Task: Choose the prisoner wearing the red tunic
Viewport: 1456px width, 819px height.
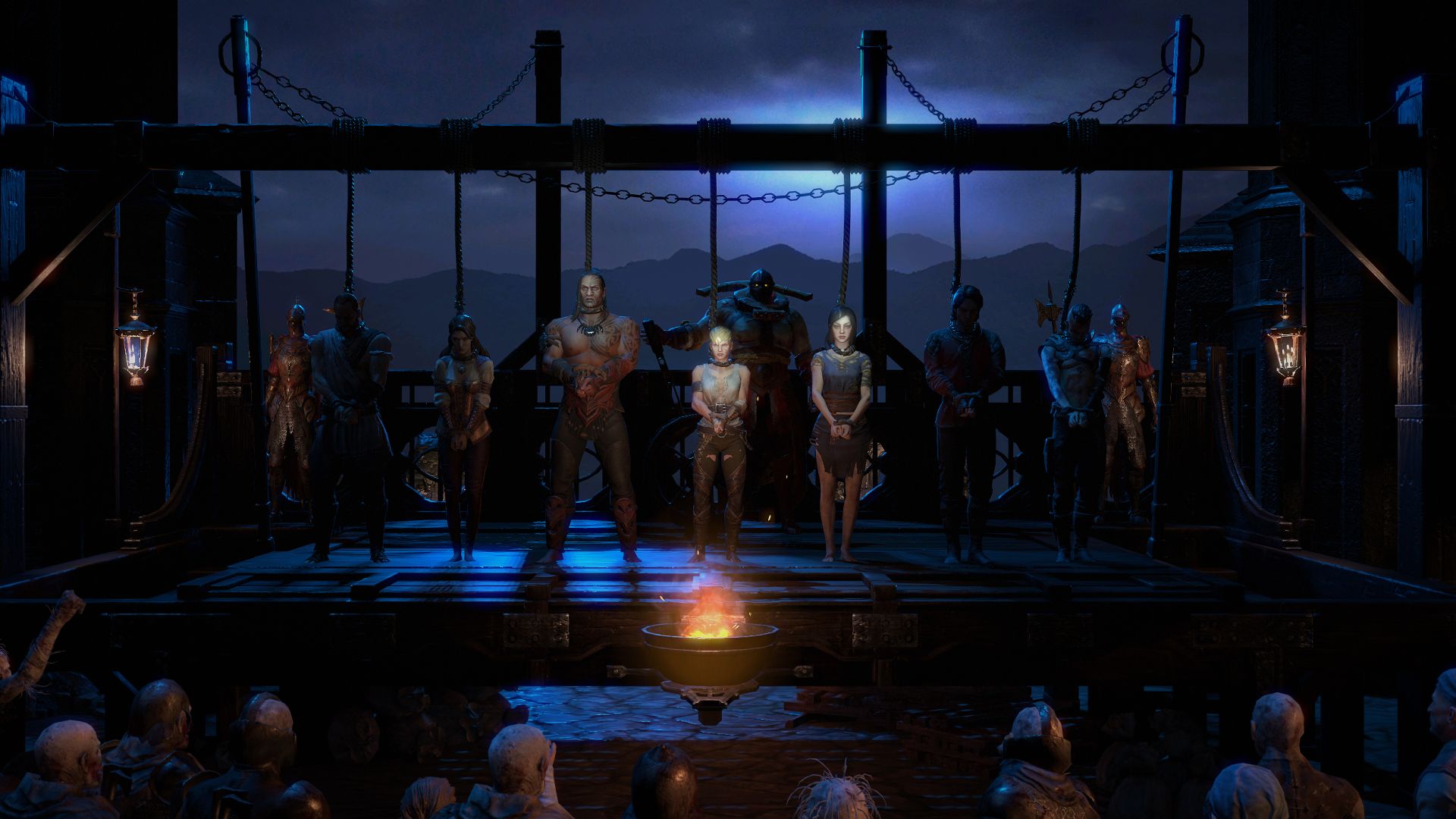Action: coord(962,409)
